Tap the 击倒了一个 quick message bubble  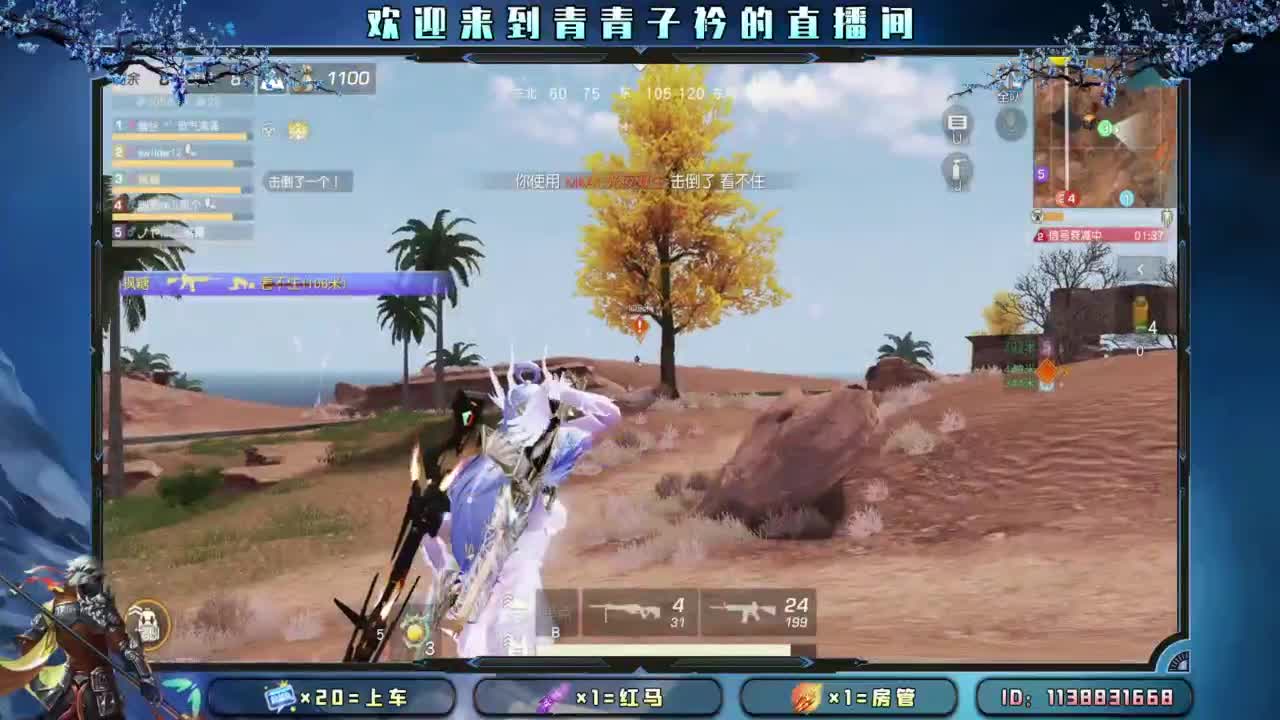click(x=305, y=182)
